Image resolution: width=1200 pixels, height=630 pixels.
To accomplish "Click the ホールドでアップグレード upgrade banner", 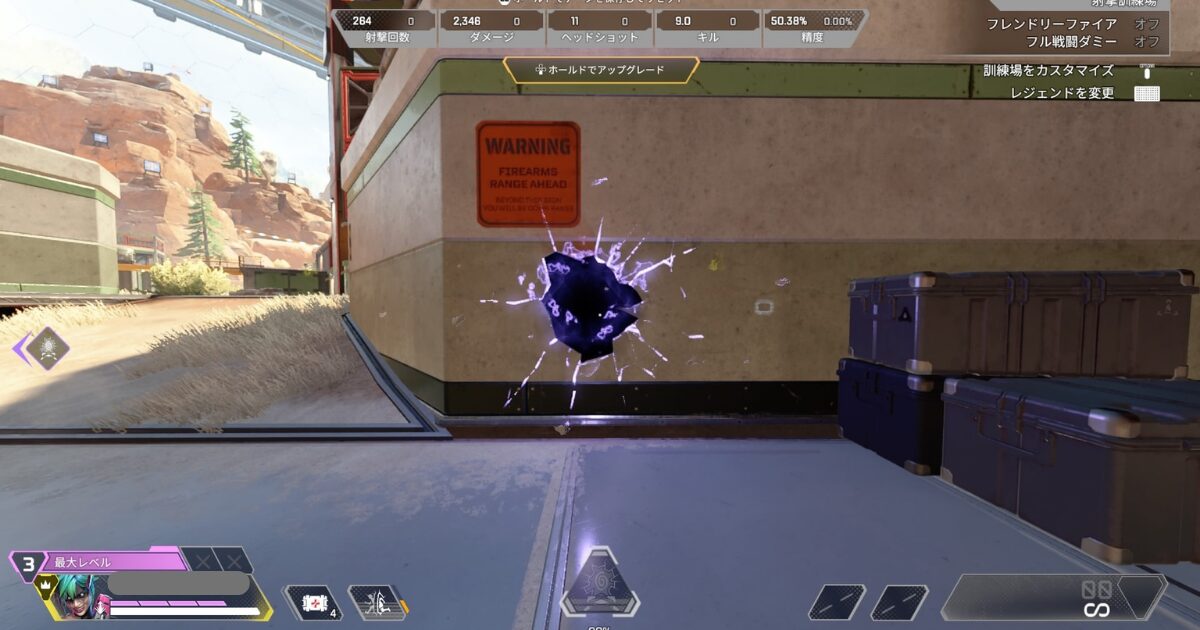I will click(x=600, y=70).
